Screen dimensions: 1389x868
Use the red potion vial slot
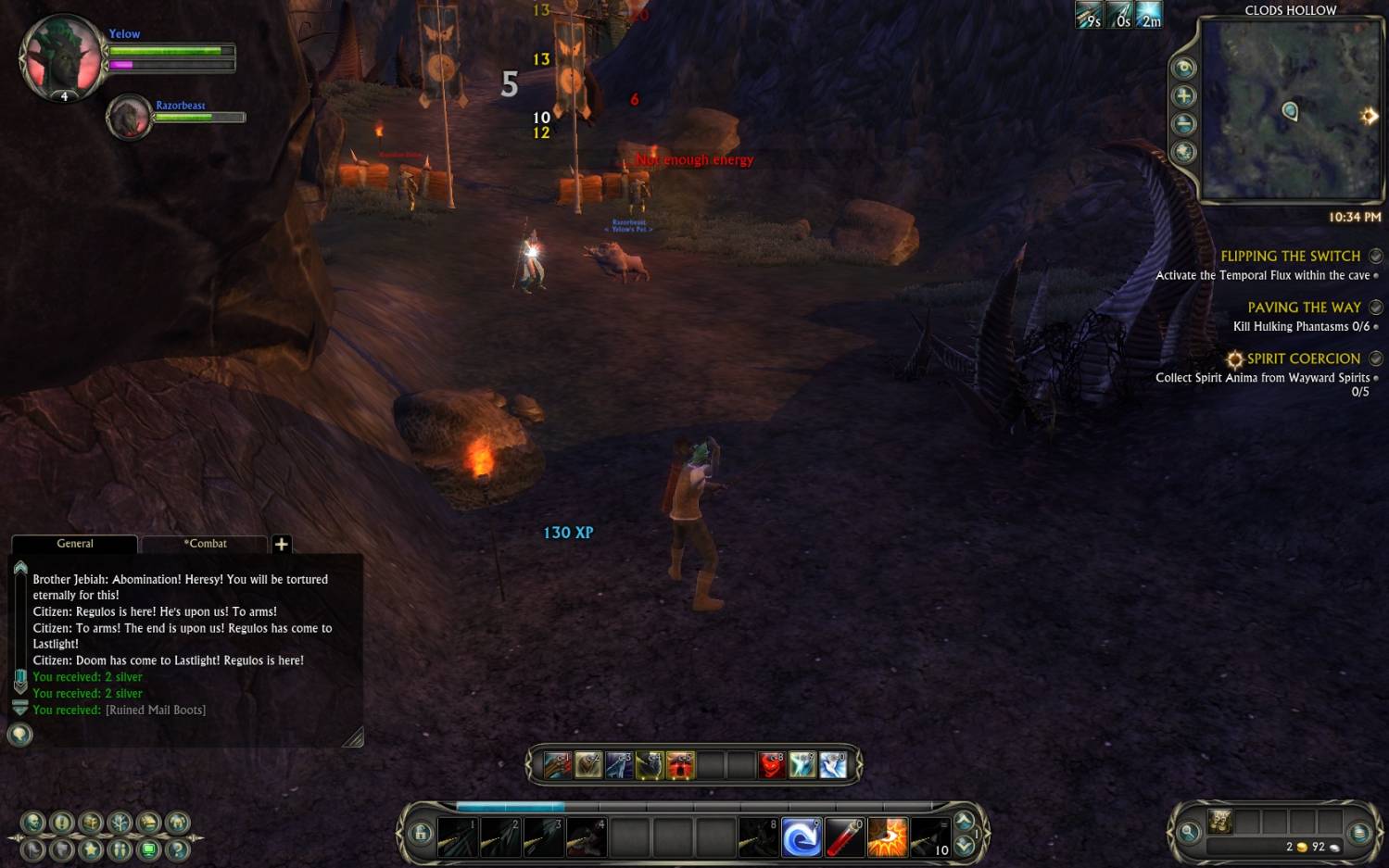[843, 837]
